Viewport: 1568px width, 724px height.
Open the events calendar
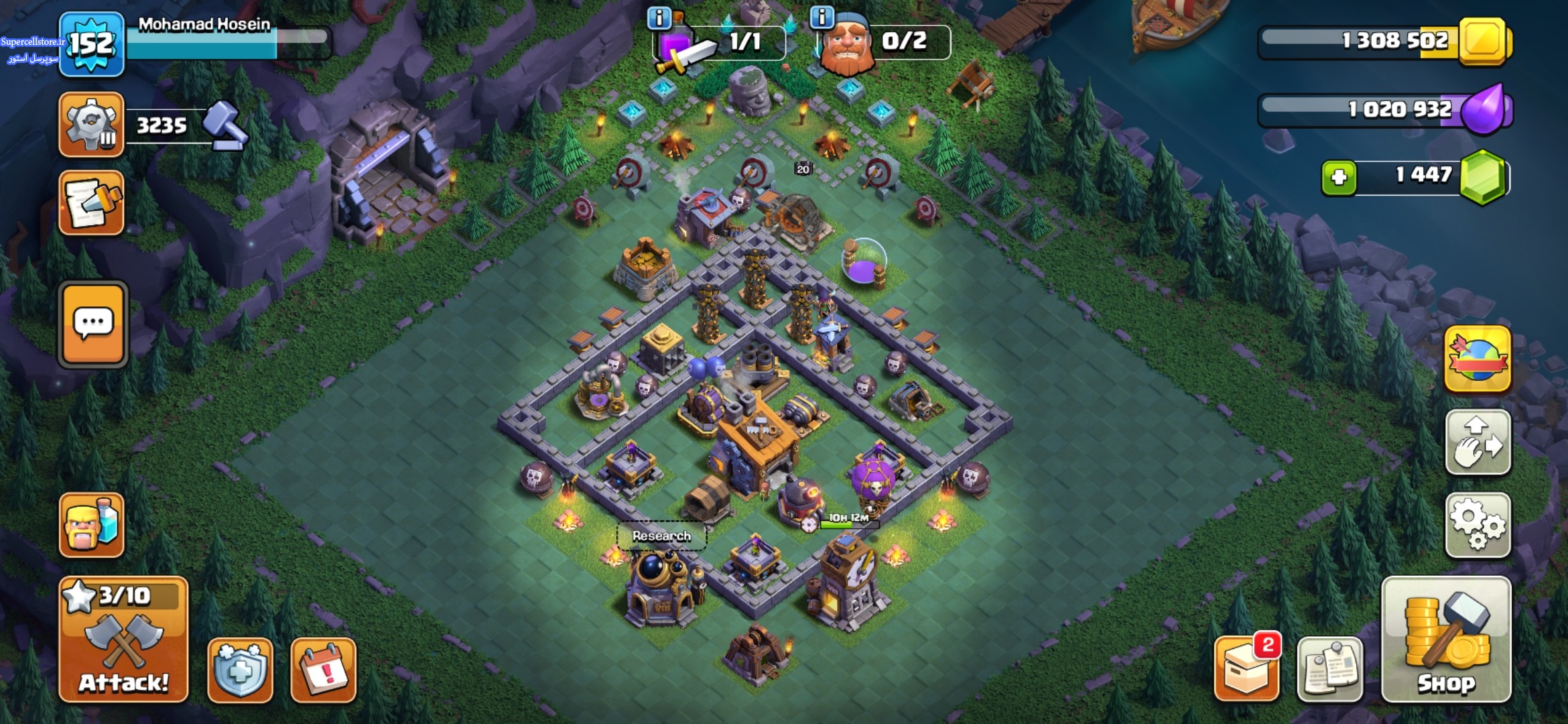coord(324,670)
